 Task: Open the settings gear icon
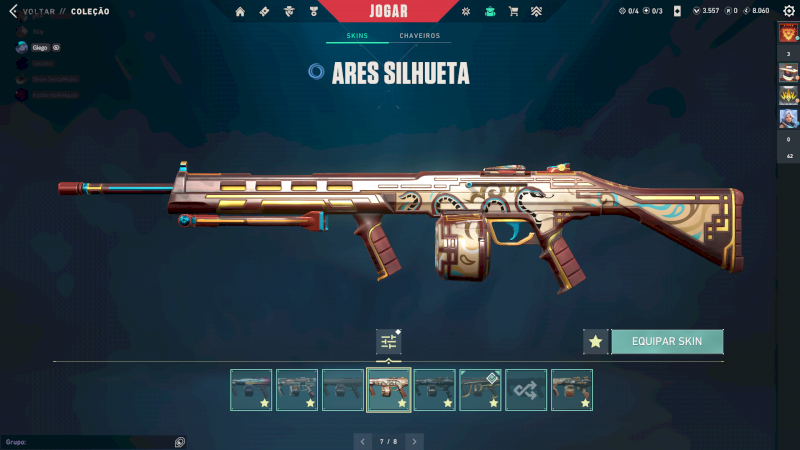(788, 11)
